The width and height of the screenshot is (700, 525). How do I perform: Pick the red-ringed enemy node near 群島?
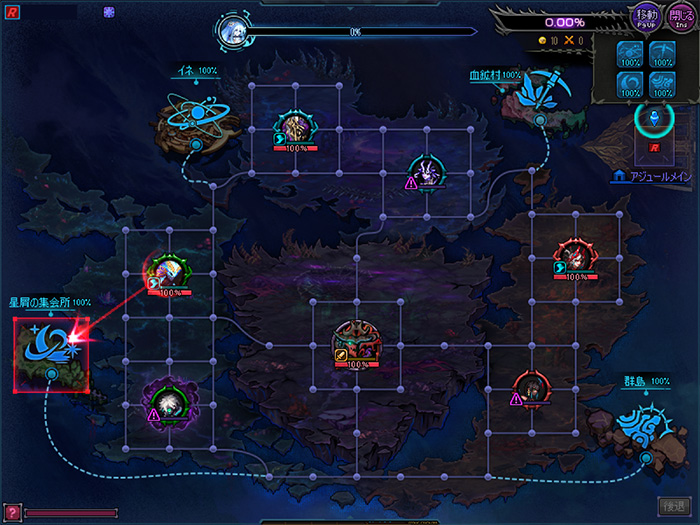pyautogui.click(x=530, y=388)
